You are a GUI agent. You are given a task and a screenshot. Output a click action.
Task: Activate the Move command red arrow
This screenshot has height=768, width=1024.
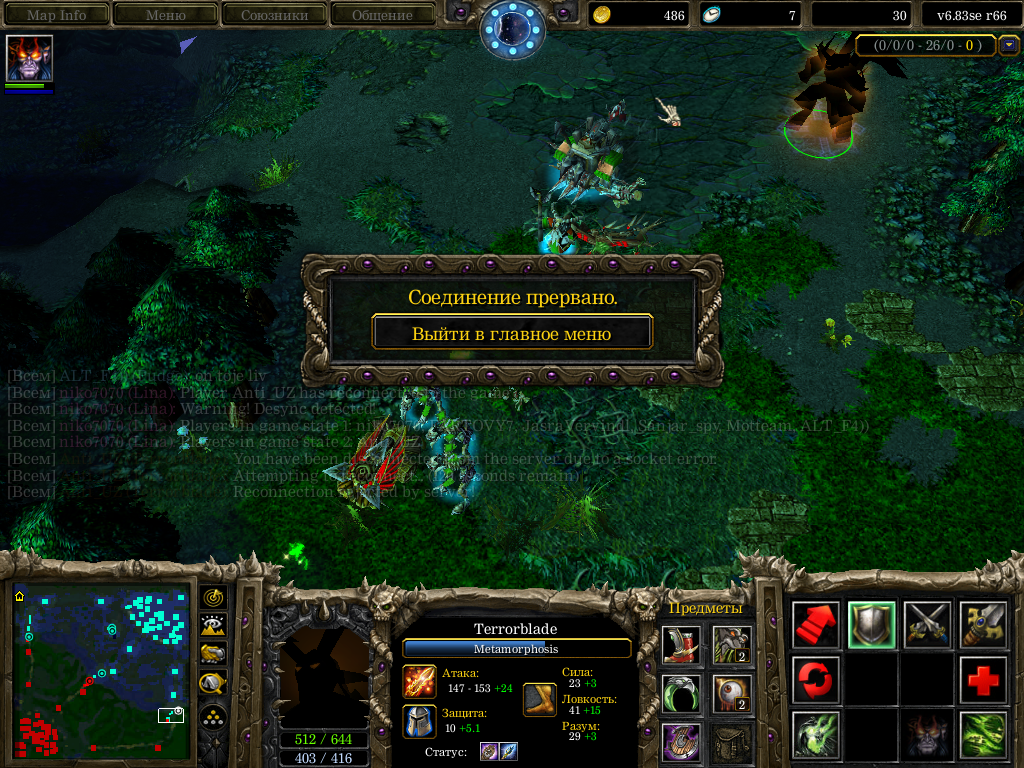point(817,625)
